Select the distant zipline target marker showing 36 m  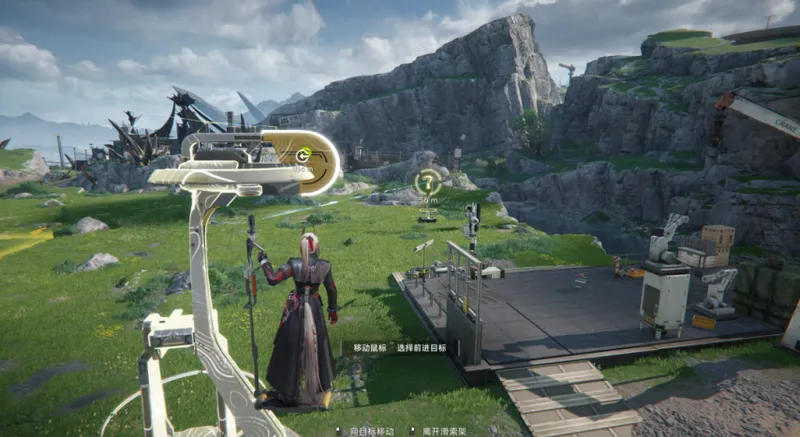[x=428, y=183]
